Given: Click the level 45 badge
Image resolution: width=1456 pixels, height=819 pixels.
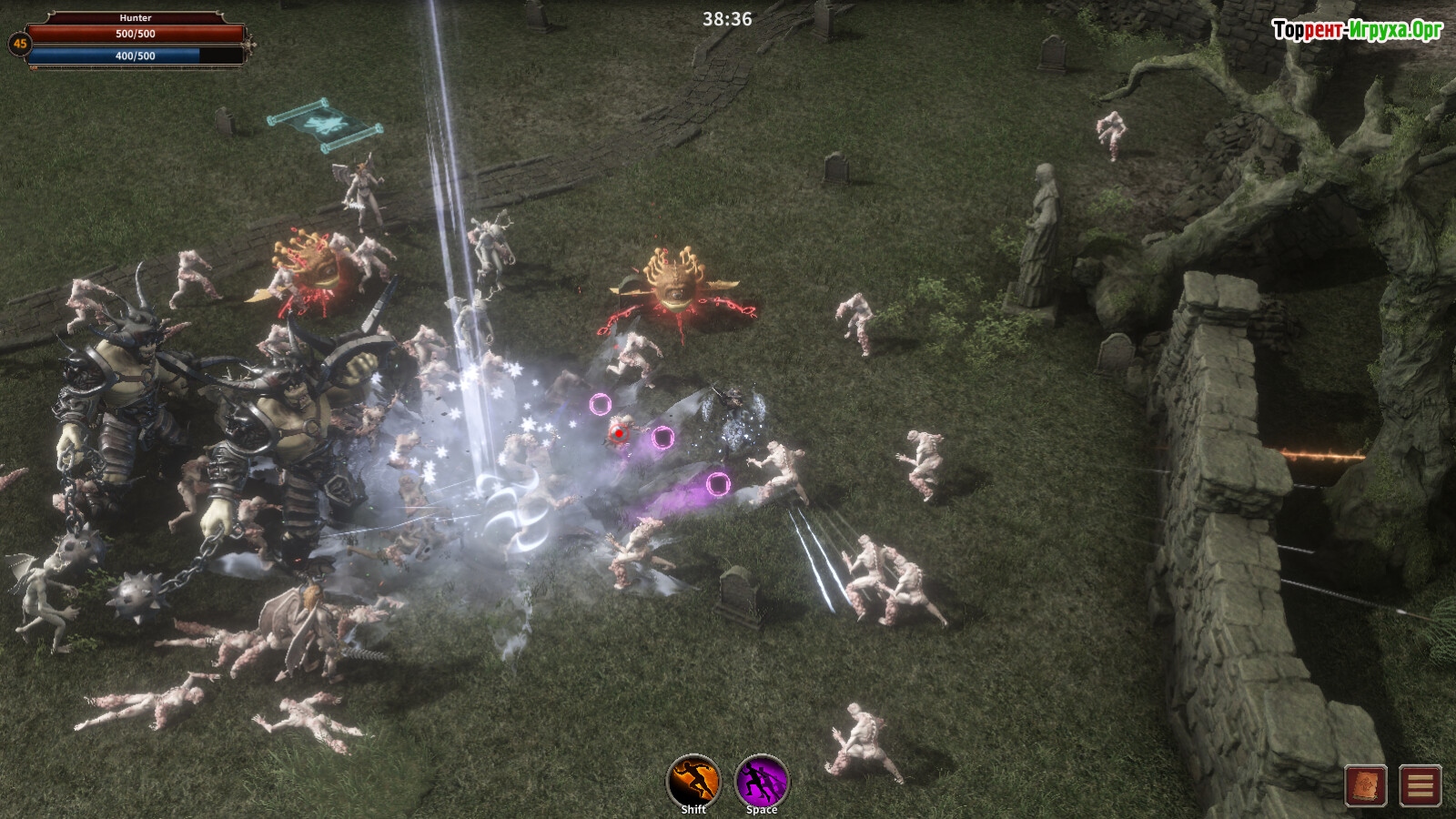Looking at the screenshot, I should tap(19, 44).
